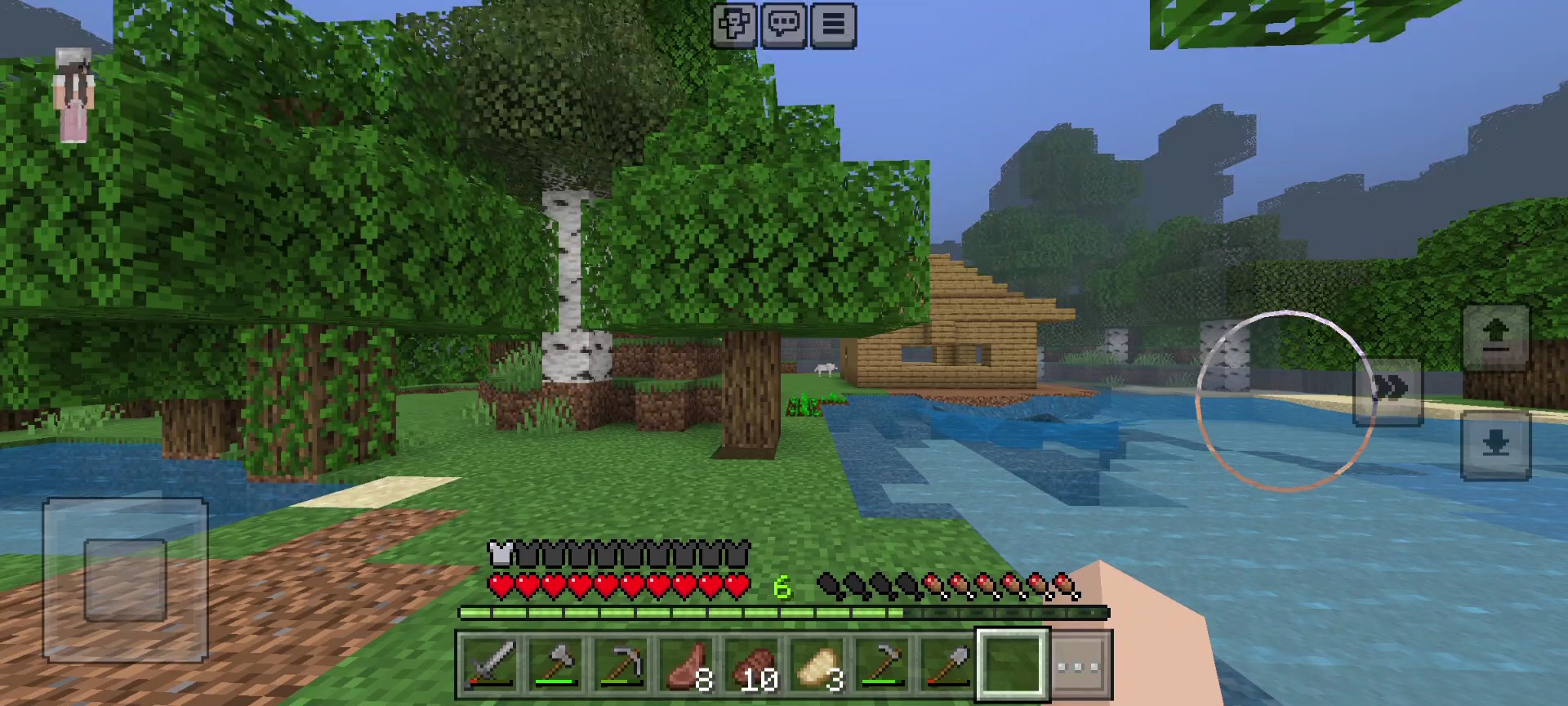1568x706 pixels.
Task: Open inventory with the three-dots button
Action: pos(1080,665)
